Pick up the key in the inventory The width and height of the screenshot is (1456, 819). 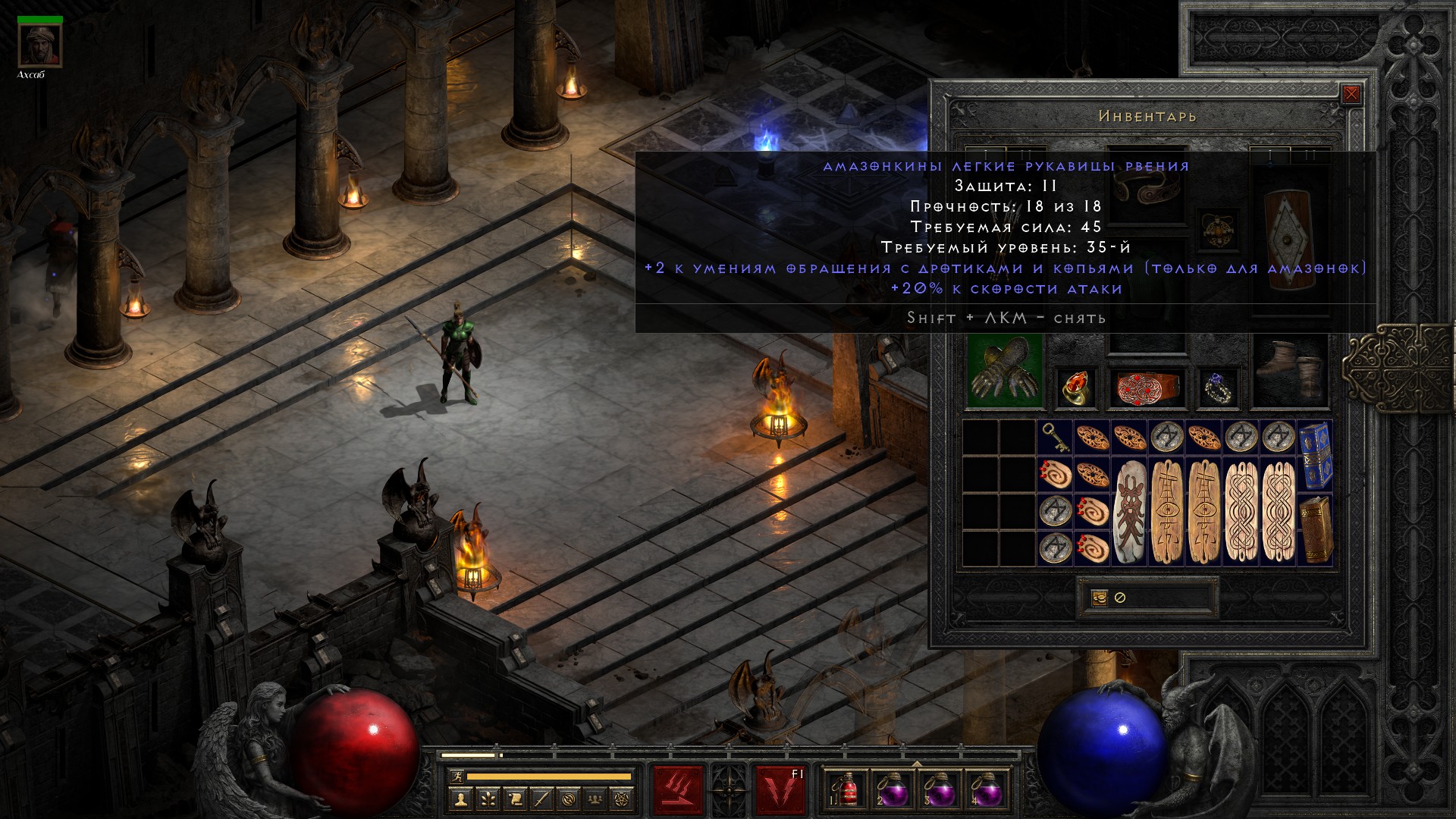click(1055, 438)
